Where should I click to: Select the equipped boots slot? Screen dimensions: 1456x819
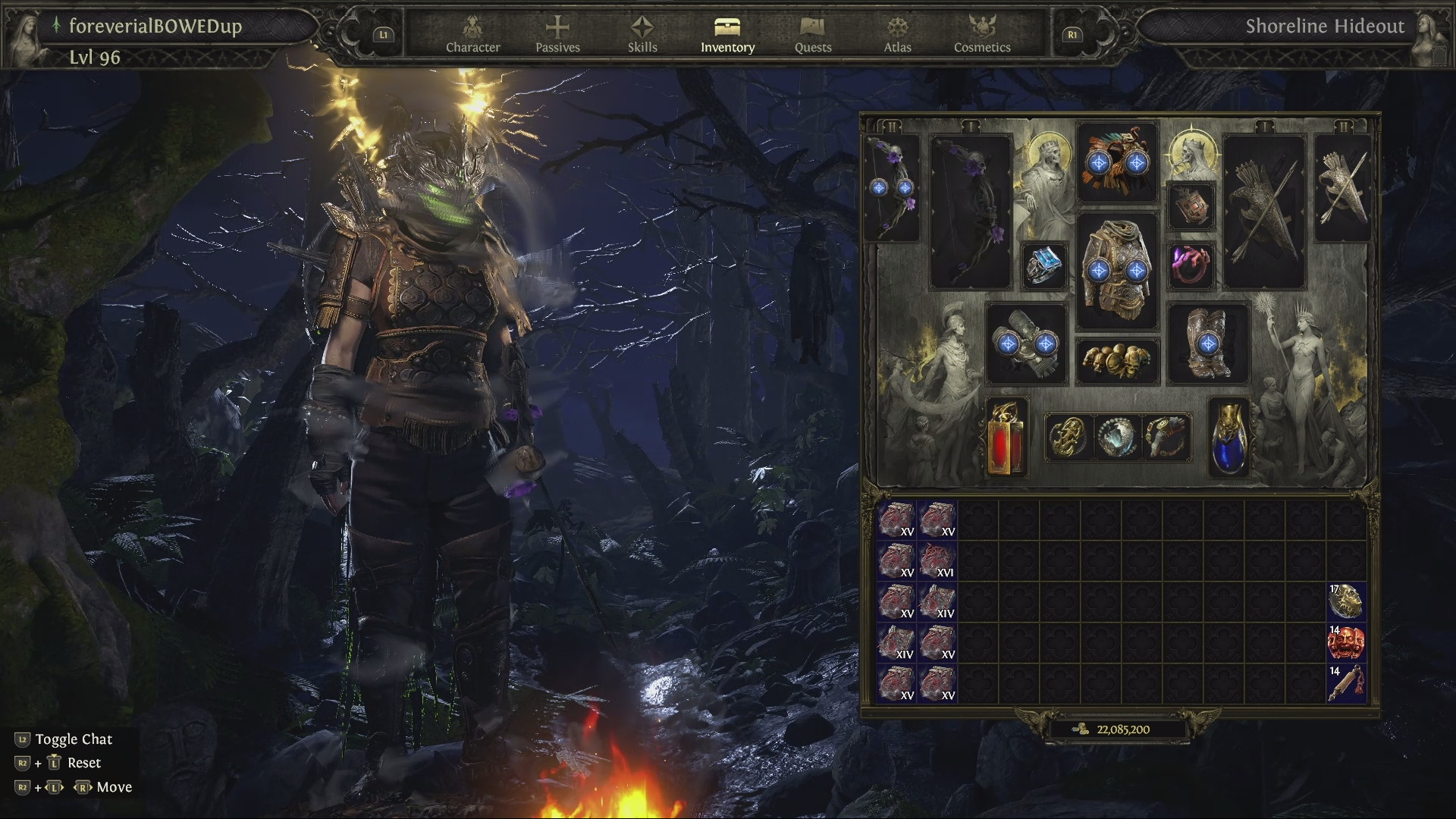tap(1208, 344)
